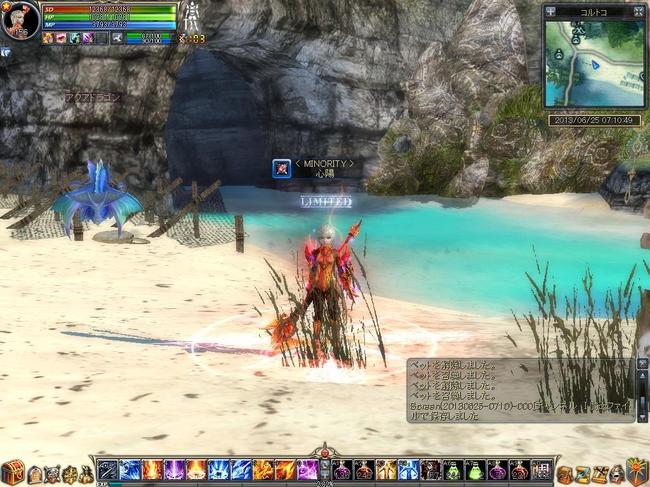
Task: Use the first purple potion slot
Action: click(x=341, y=470)
